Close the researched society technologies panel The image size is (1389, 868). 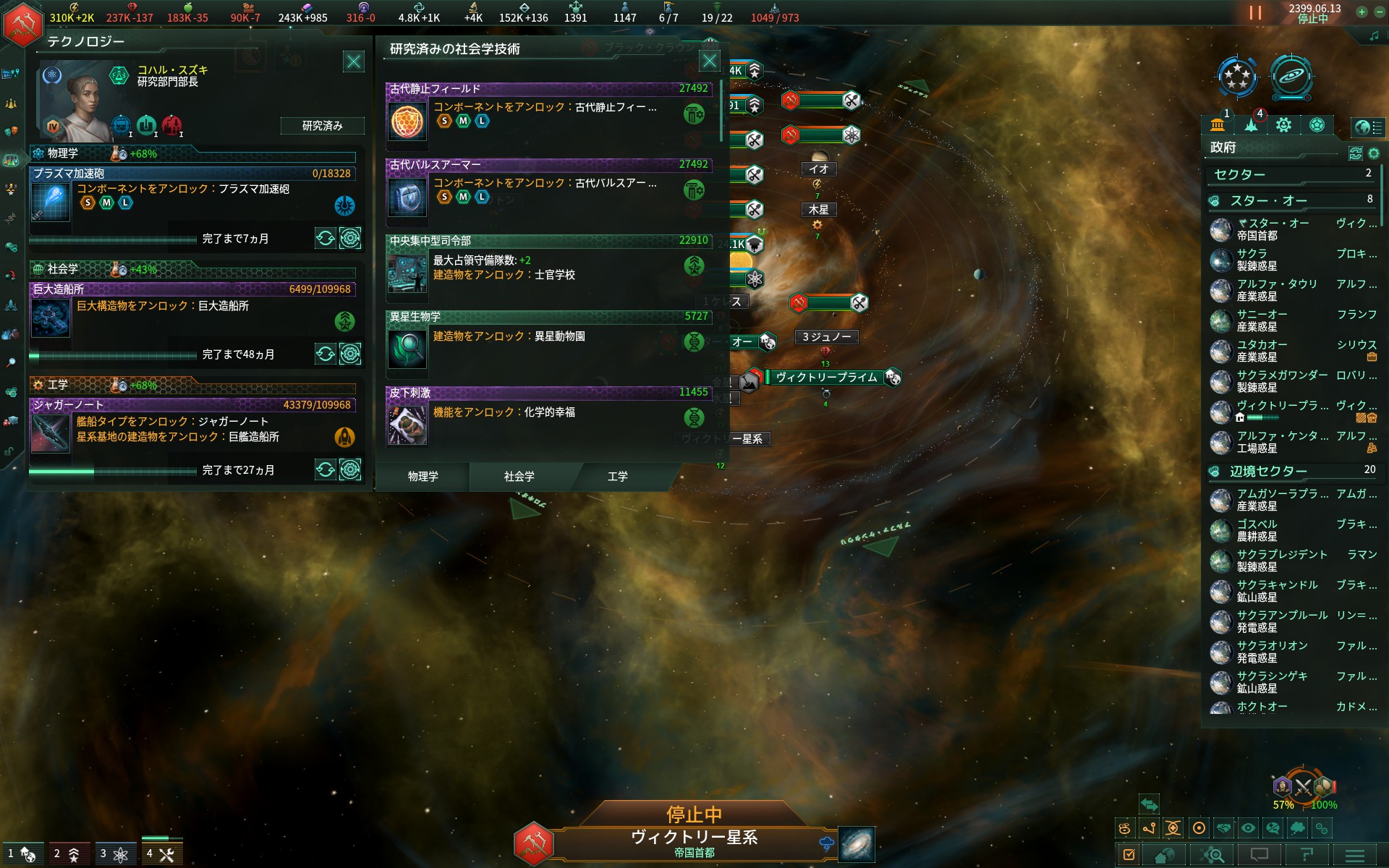pos(710,61)
